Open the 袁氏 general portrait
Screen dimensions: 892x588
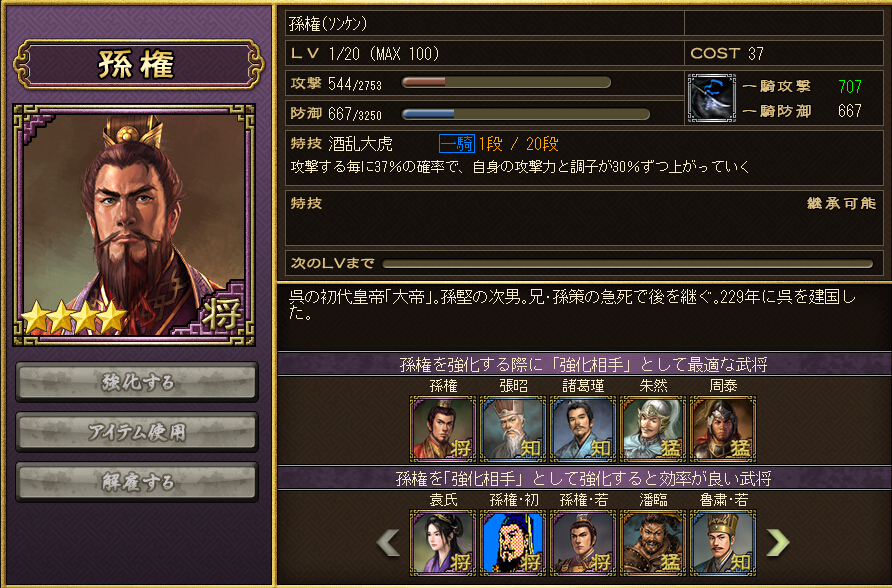click(443, 543)
